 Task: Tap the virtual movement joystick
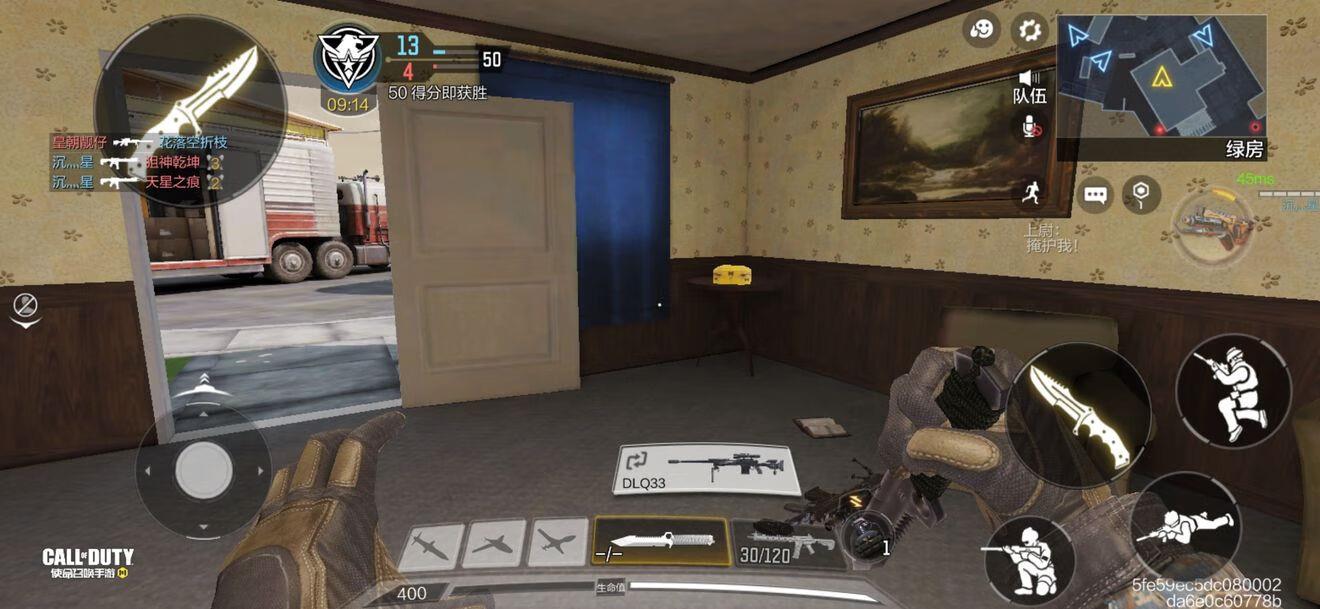pos(204,470)
